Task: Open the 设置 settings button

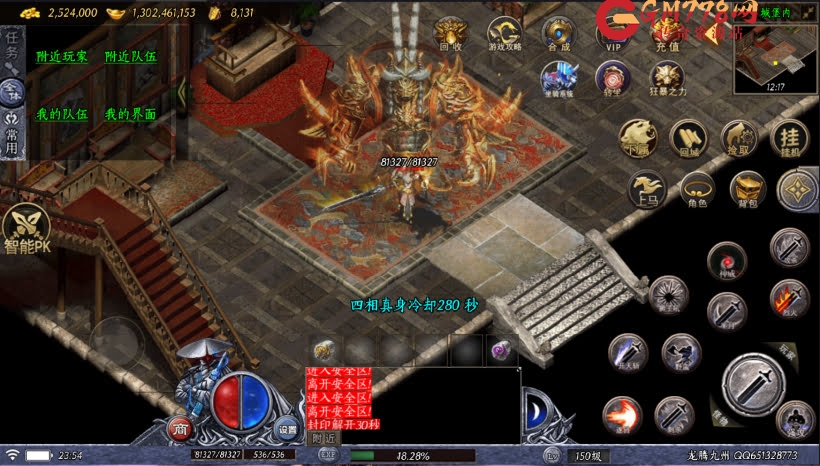Action: point(288,428)
